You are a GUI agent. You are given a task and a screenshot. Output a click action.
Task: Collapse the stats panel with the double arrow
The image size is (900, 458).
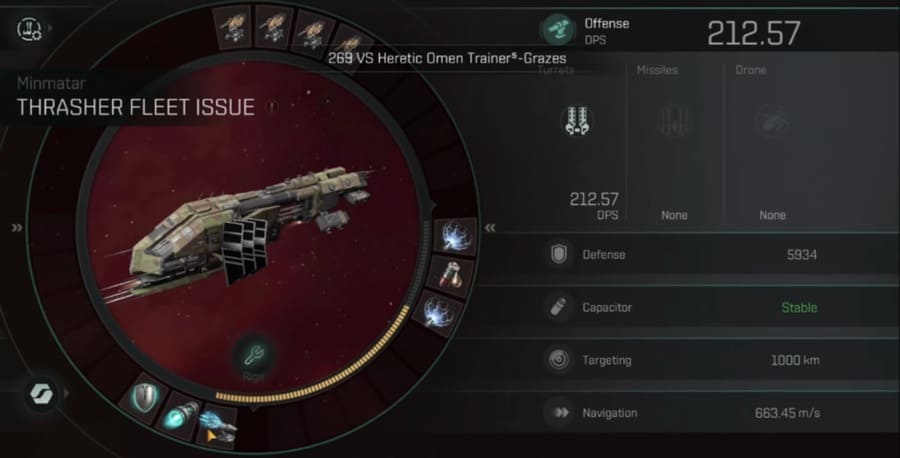point(491,228)
